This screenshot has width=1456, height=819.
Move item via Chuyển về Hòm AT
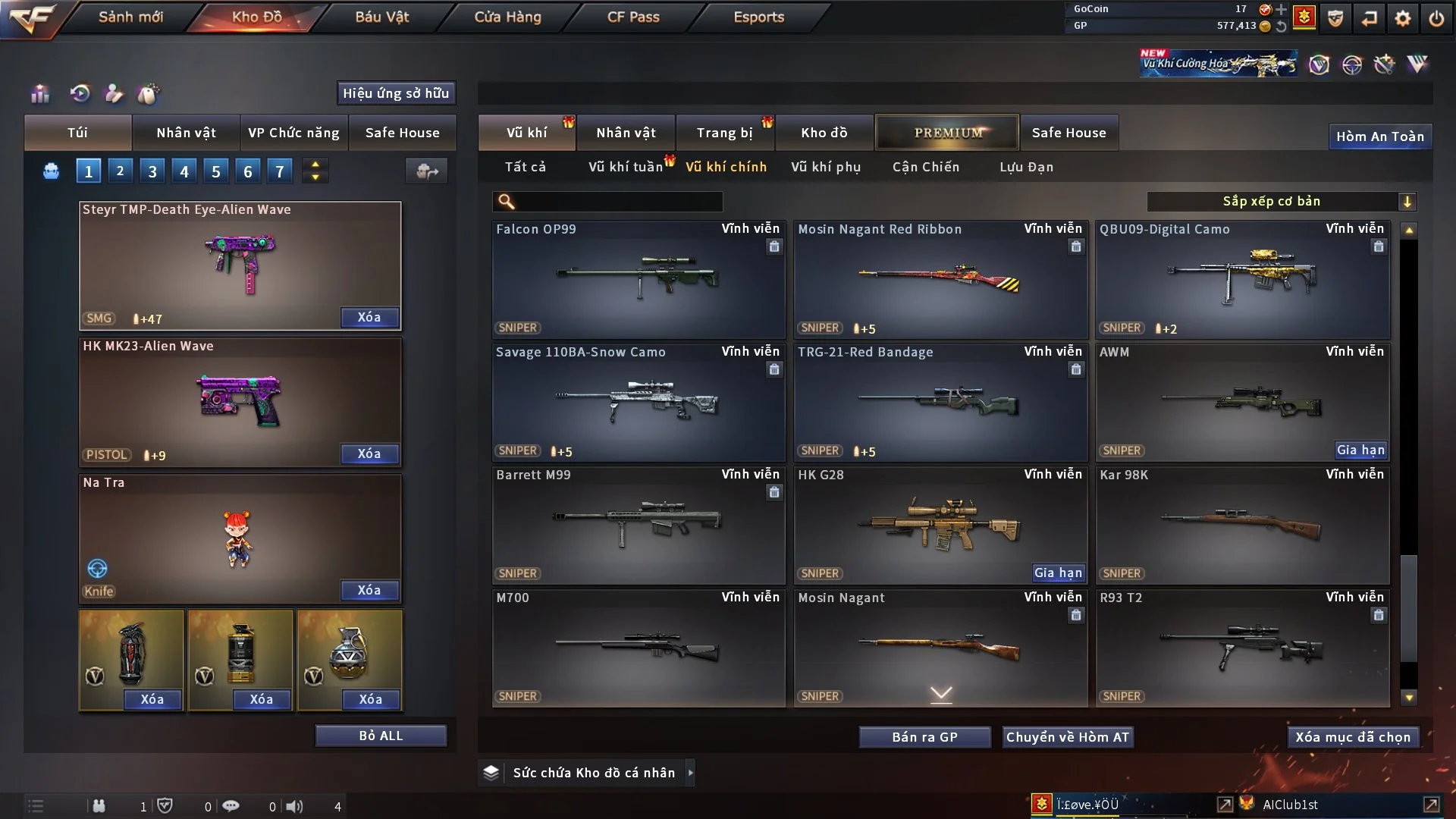coord(1067,737)
